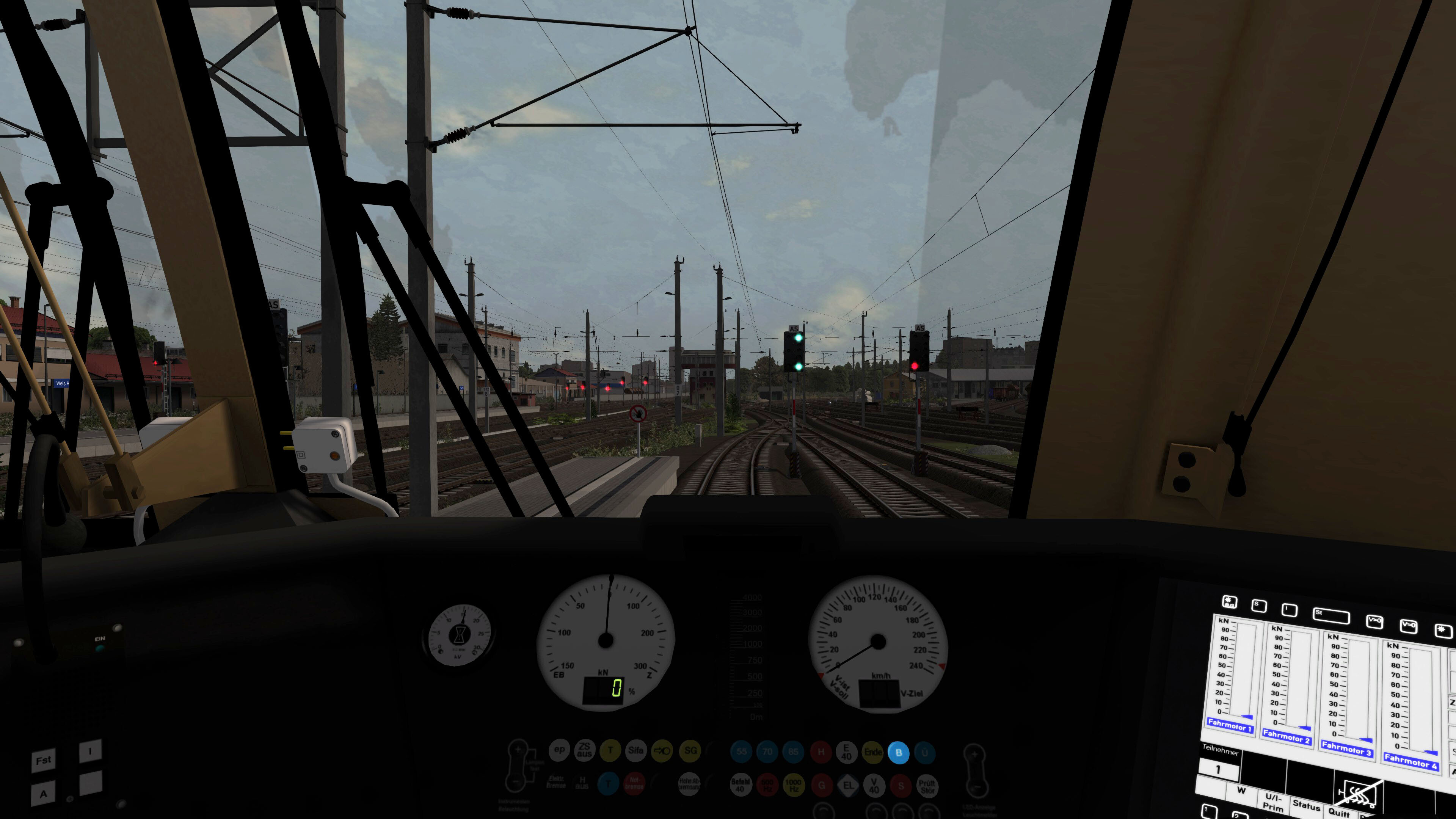Image resolution: width=1456 pixels, height=819 pixels.
Task: Click the lamp-aus icon on the MFD
Action: click(x=1229, y=602)
